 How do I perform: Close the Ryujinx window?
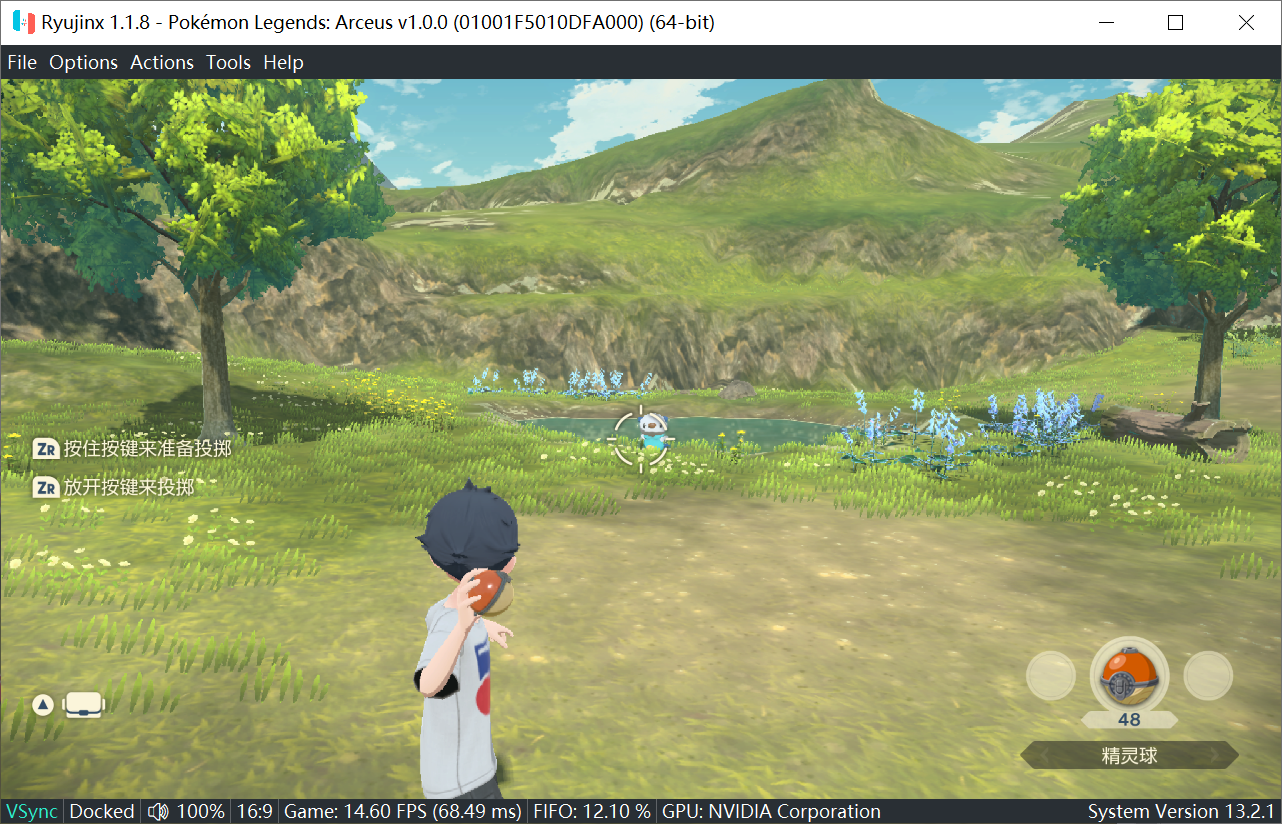tap(1245, 22)
